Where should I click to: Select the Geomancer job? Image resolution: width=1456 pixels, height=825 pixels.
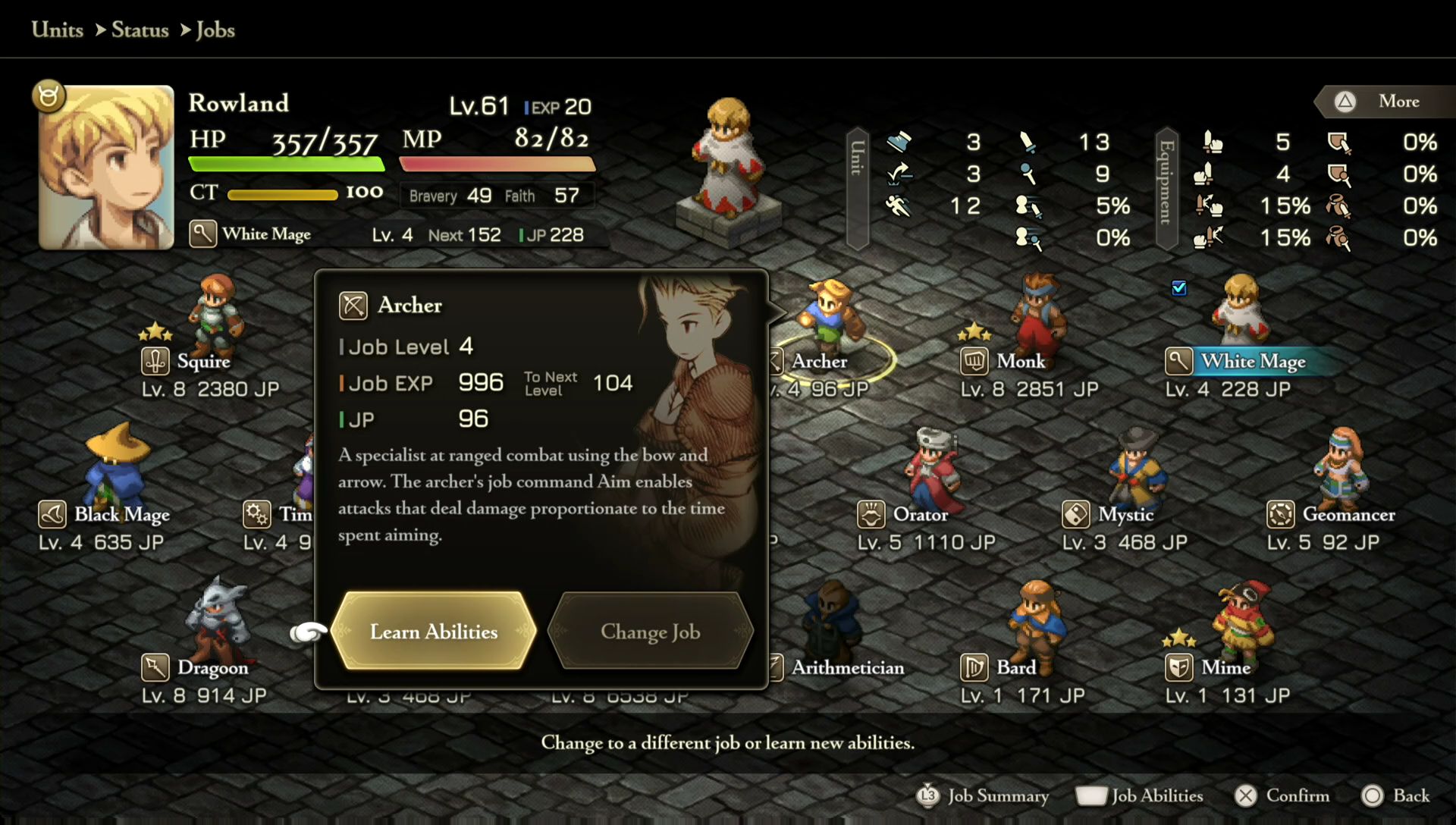point(1348,514)
